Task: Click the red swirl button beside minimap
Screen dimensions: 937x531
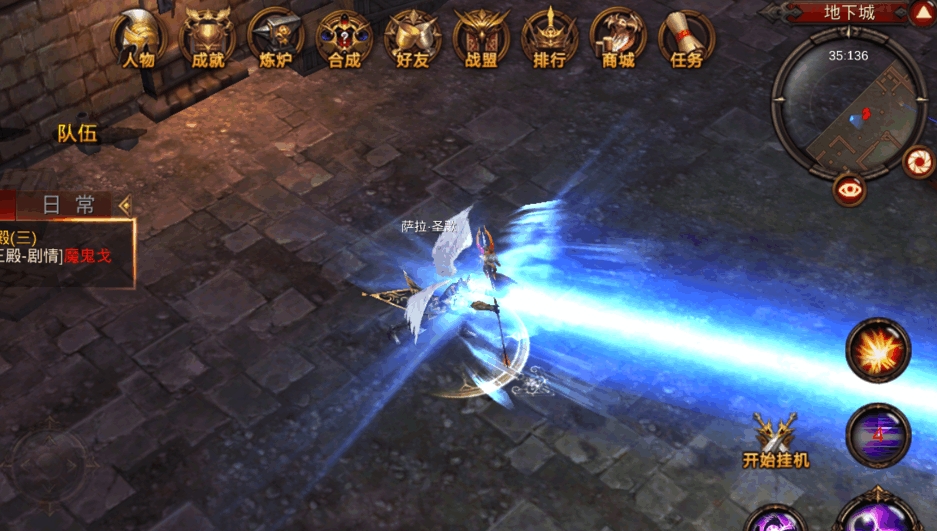Action: coord(916,160)
